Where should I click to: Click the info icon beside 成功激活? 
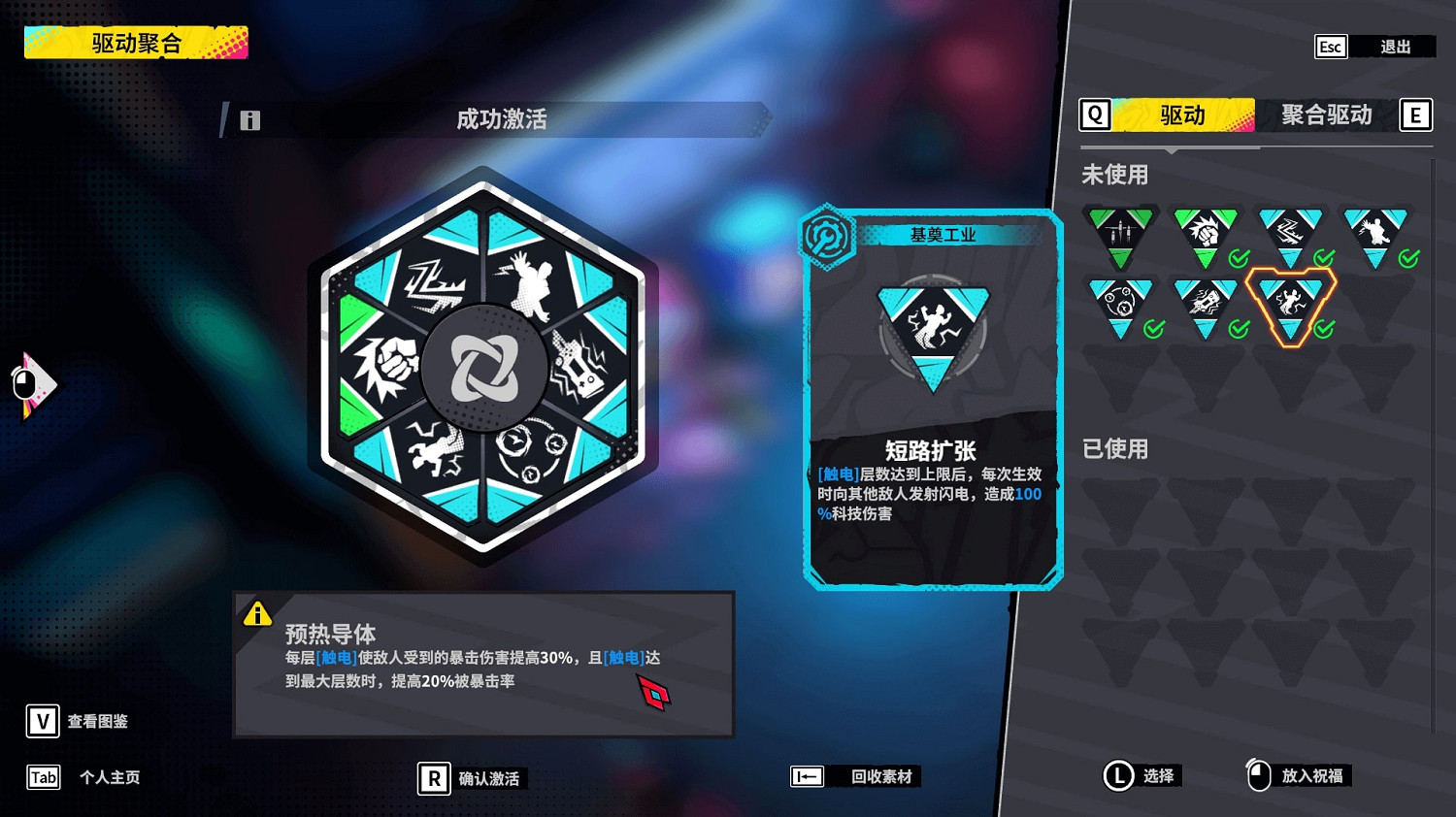pos(250,119)
